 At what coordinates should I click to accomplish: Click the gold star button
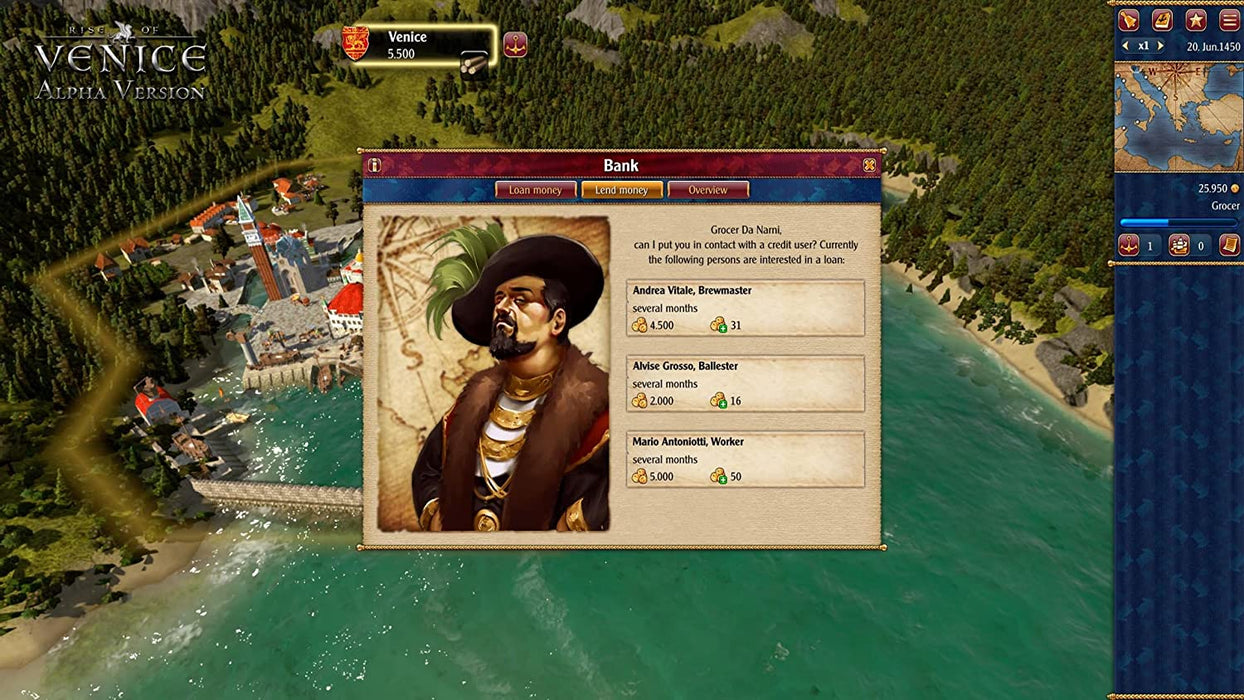click(x=1195, y=20)
